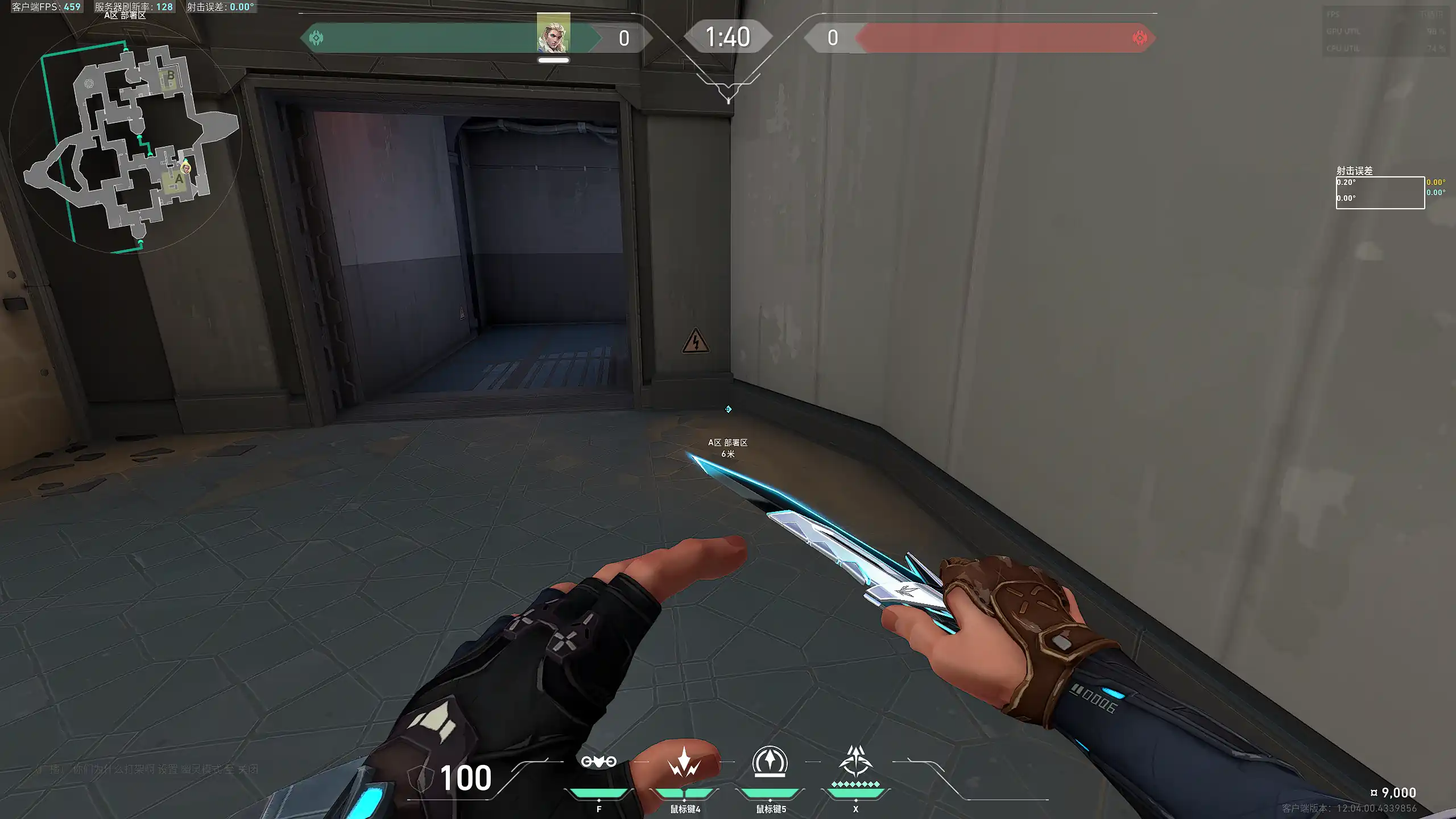Click the A区 部署区 ping marker
The width and height of the screenshot is (1456, 819).
(728, 409)
